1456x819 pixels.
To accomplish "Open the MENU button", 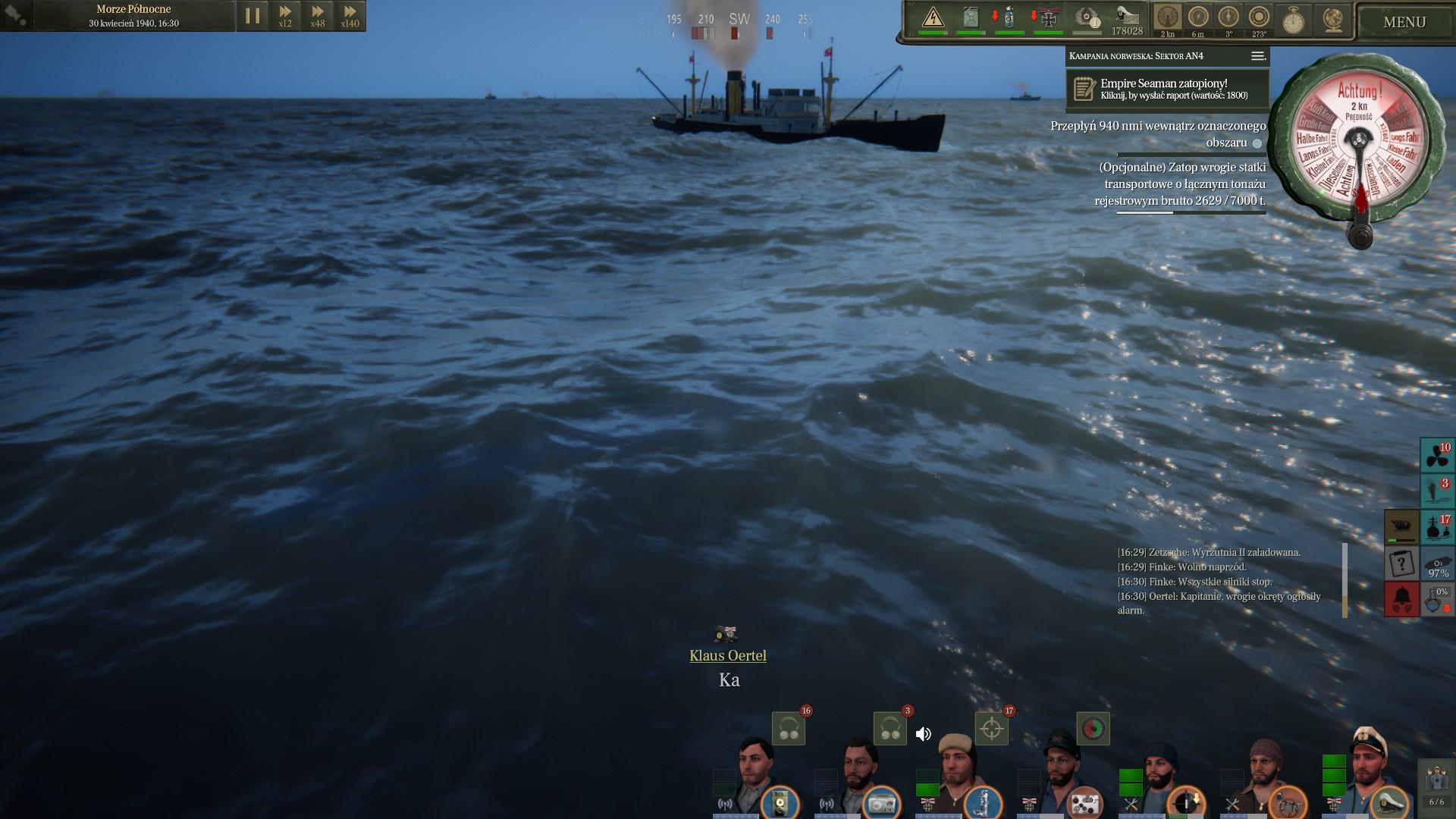I will pyautogui.click(x=1404, y=22).
